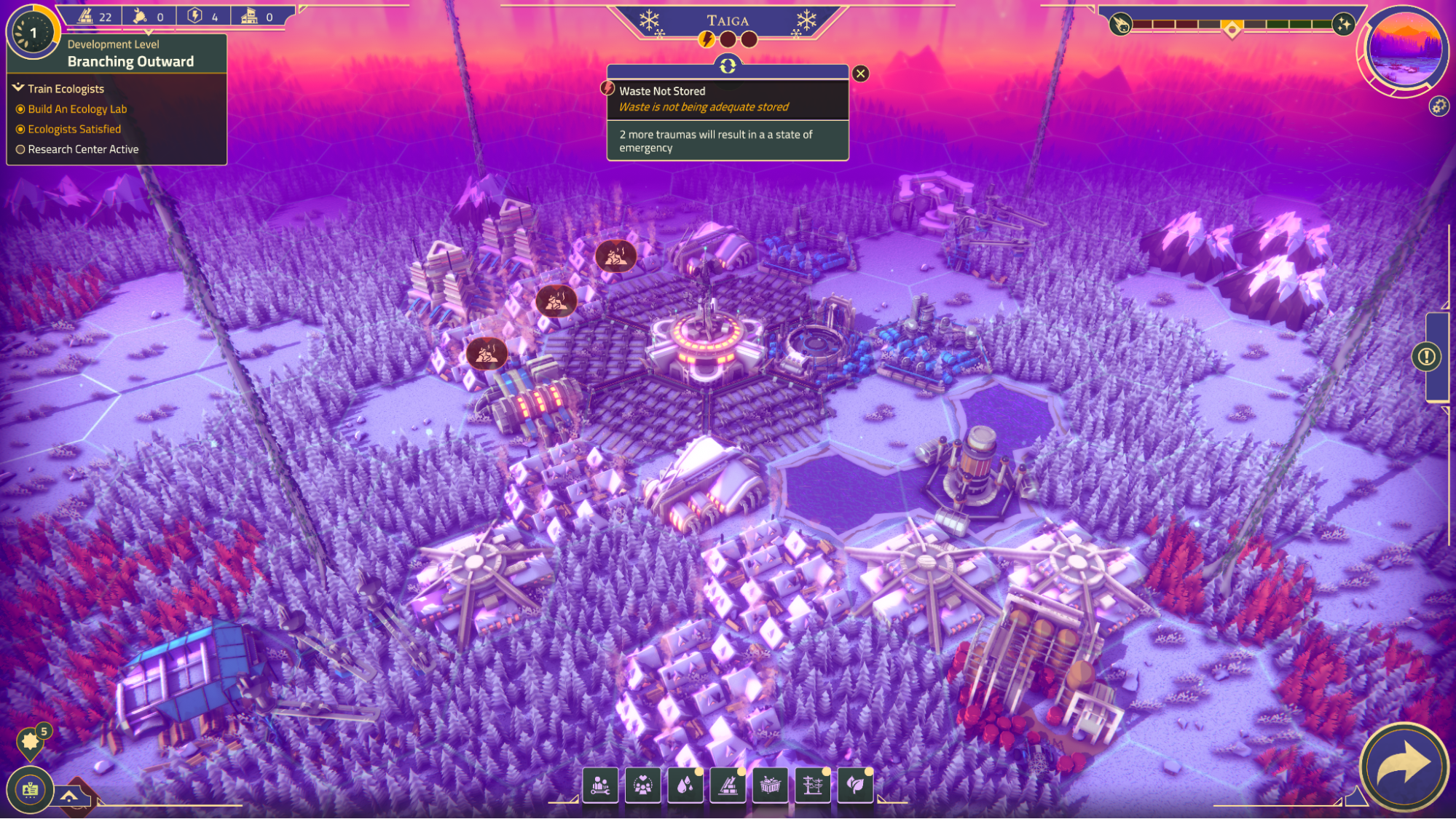The height and width of the screenshot is (819, 1456).
Task: Open settings via the gear icon
Action: tap(1439, 106)
